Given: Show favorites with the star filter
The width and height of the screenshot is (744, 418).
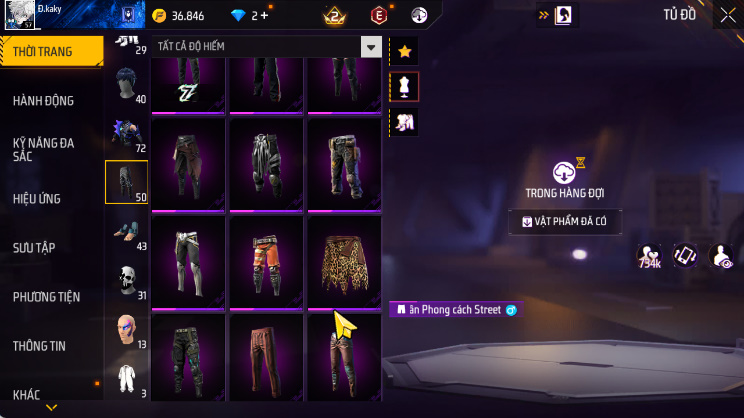Looking at the screenshot, I should (404, 50).
